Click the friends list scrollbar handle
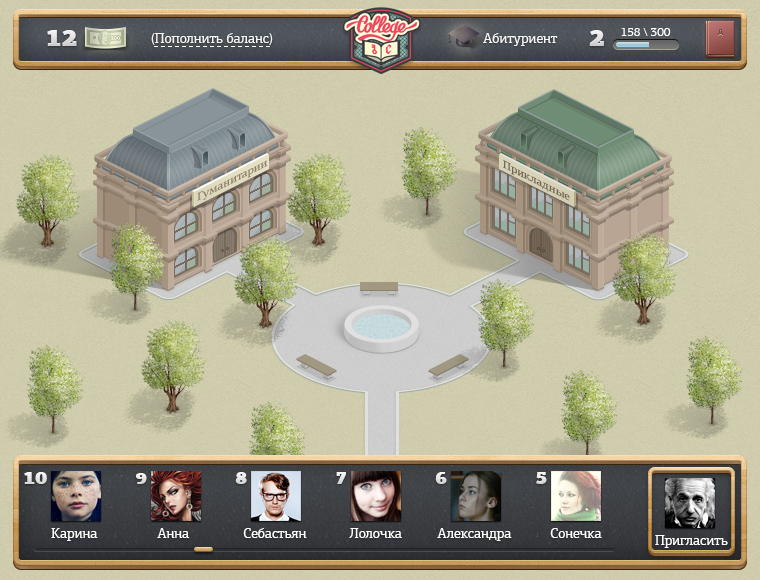This screenshot has height=580, width=760. pos(203,549)
